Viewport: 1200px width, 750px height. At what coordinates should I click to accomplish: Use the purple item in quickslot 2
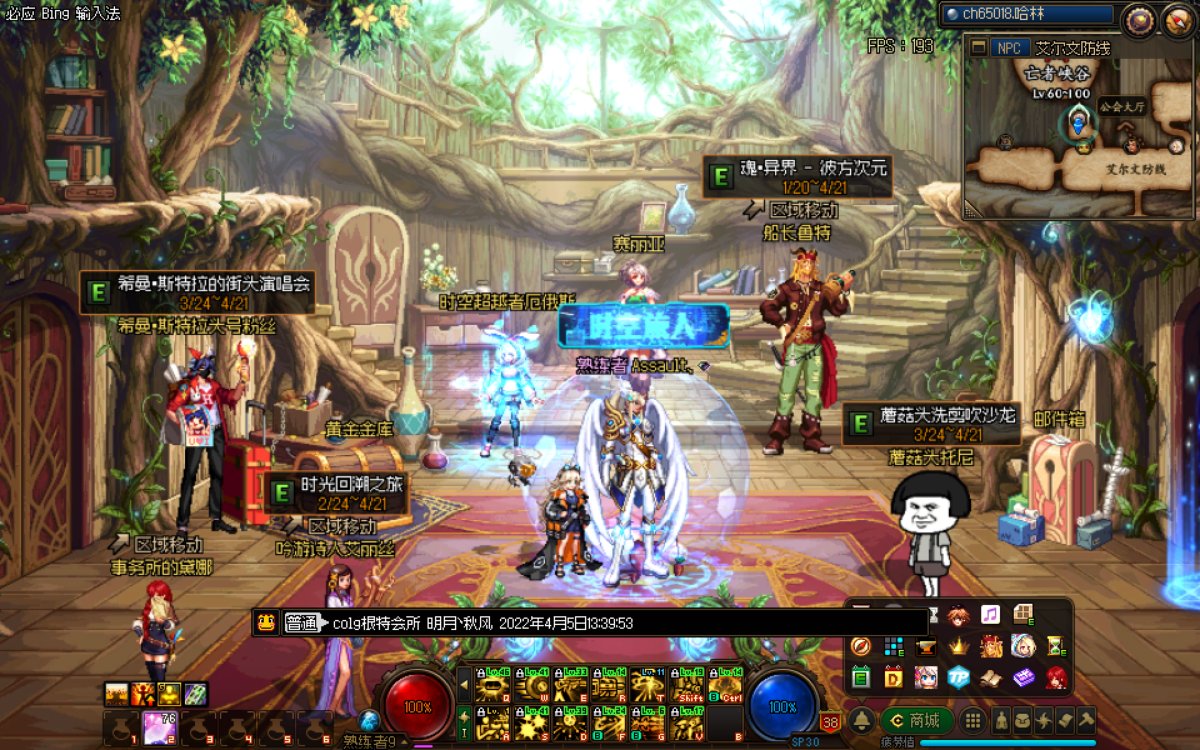pyautogui.click(x=156, y=727)
